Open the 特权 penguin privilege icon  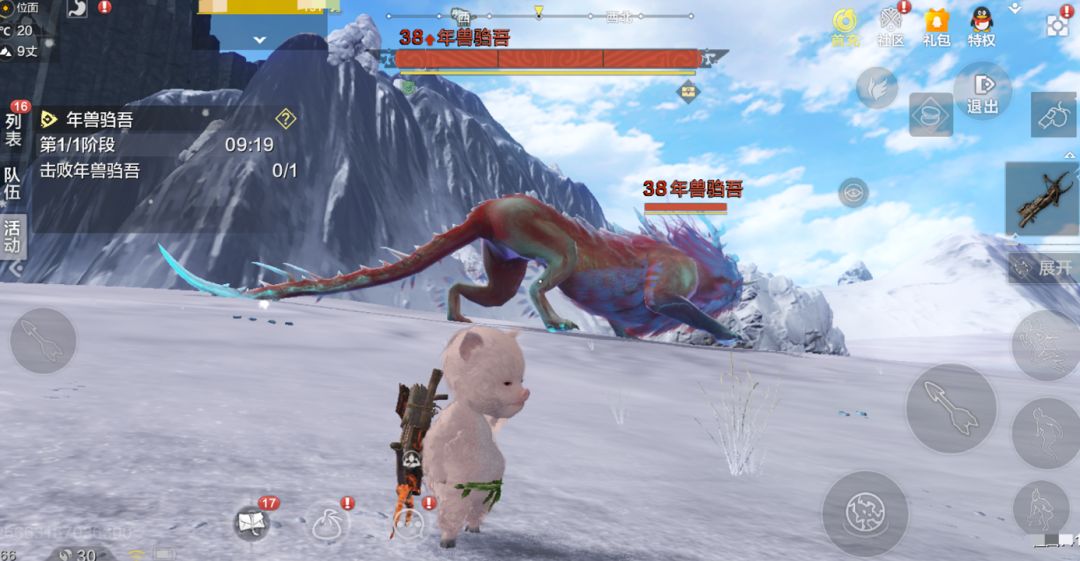982,26
